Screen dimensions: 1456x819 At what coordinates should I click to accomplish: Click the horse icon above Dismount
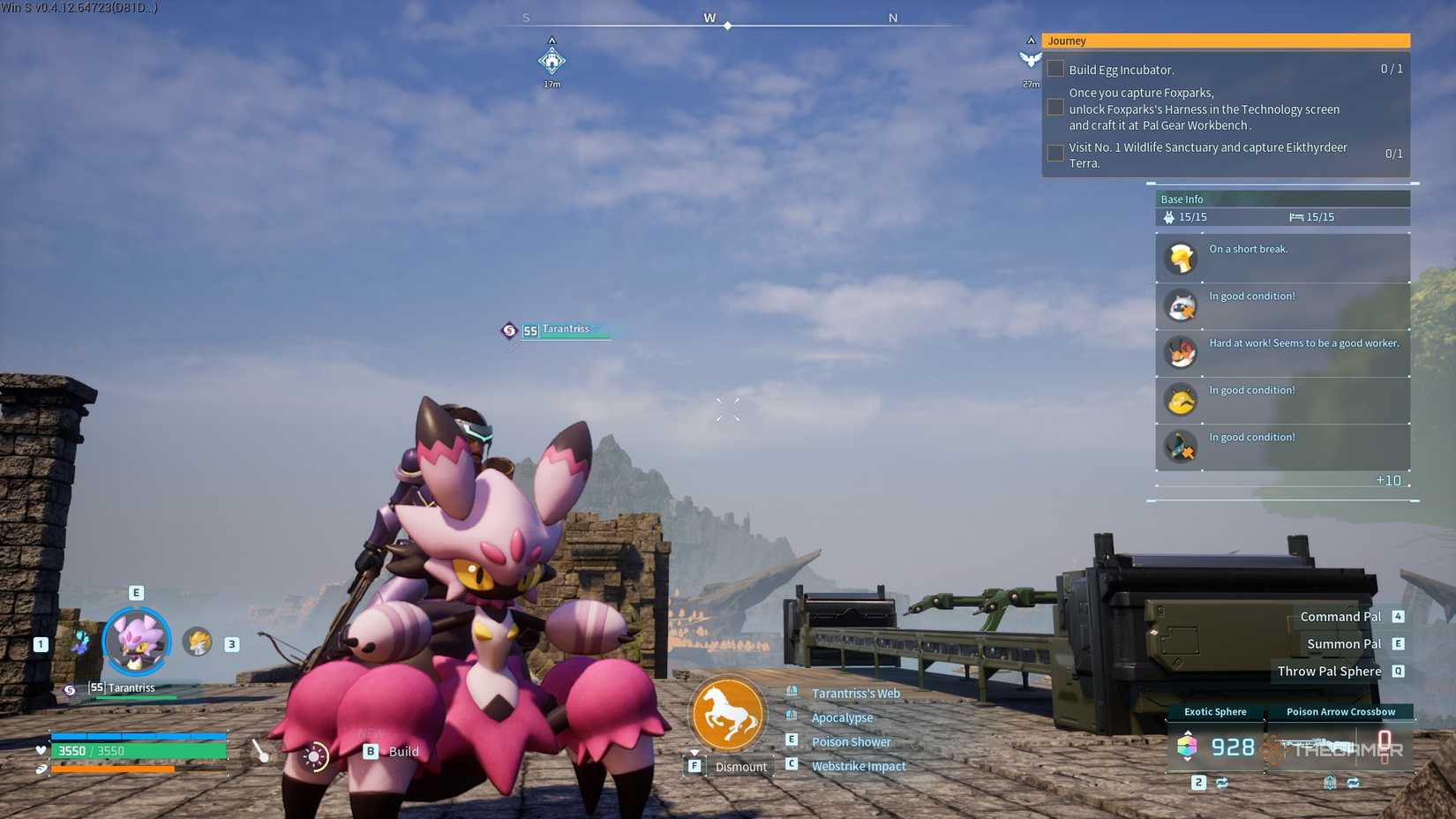[727, 713]
